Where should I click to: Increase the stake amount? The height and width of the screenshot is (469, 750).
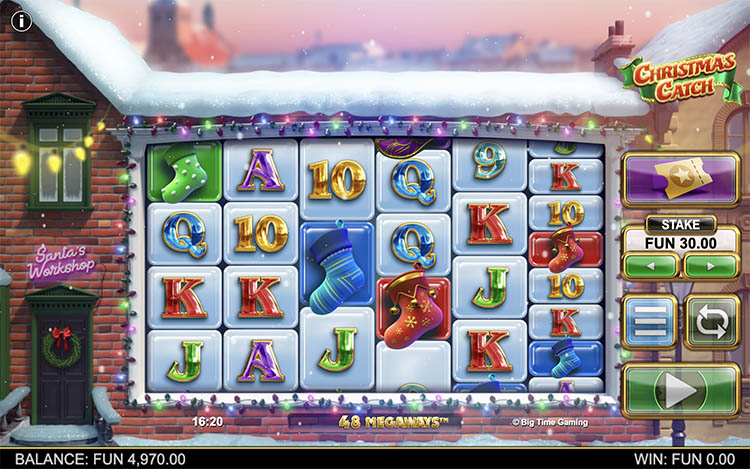710,267
